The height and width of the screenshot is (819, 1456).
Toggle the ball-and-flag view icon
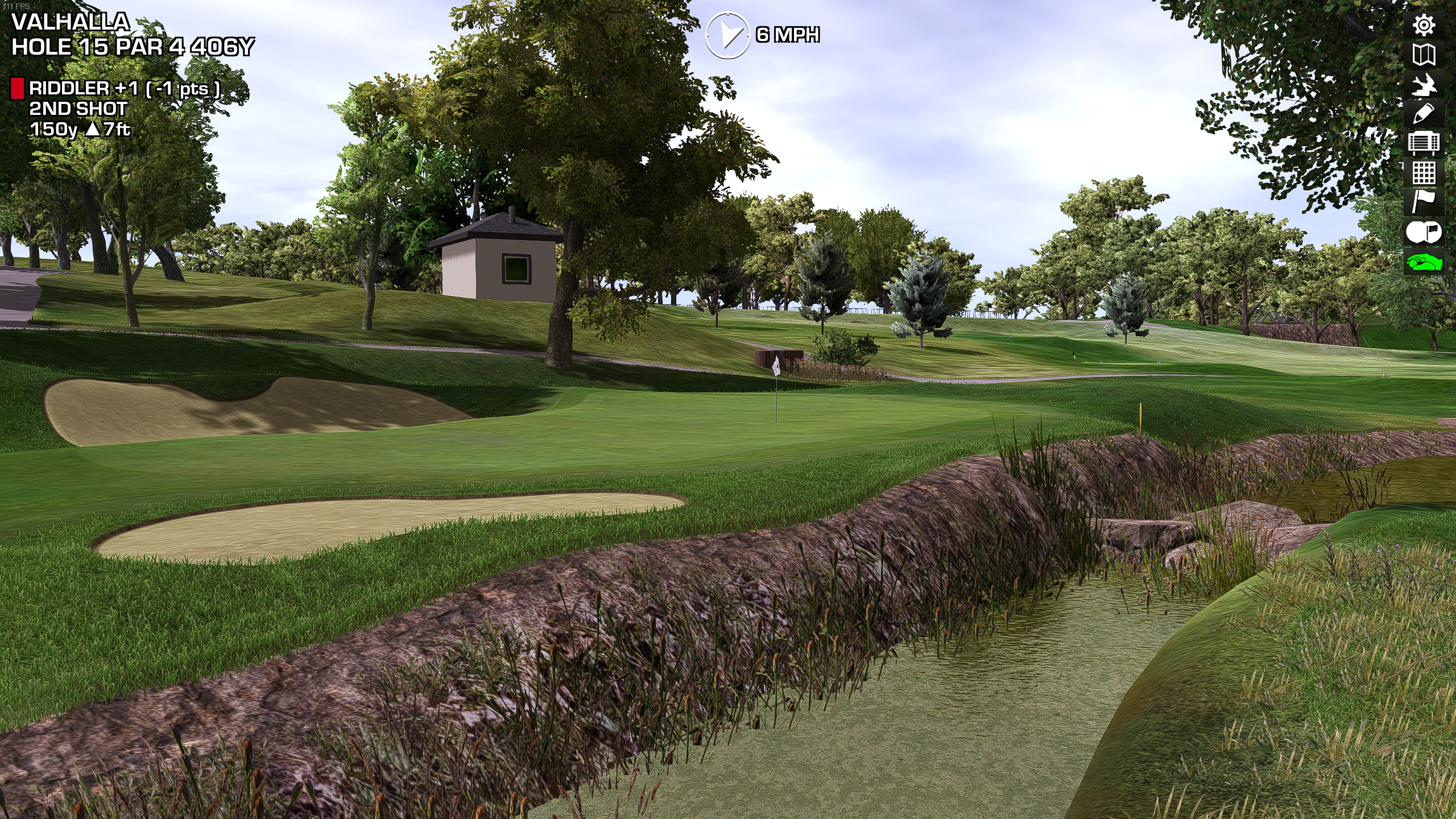[x=1424, y=232]
